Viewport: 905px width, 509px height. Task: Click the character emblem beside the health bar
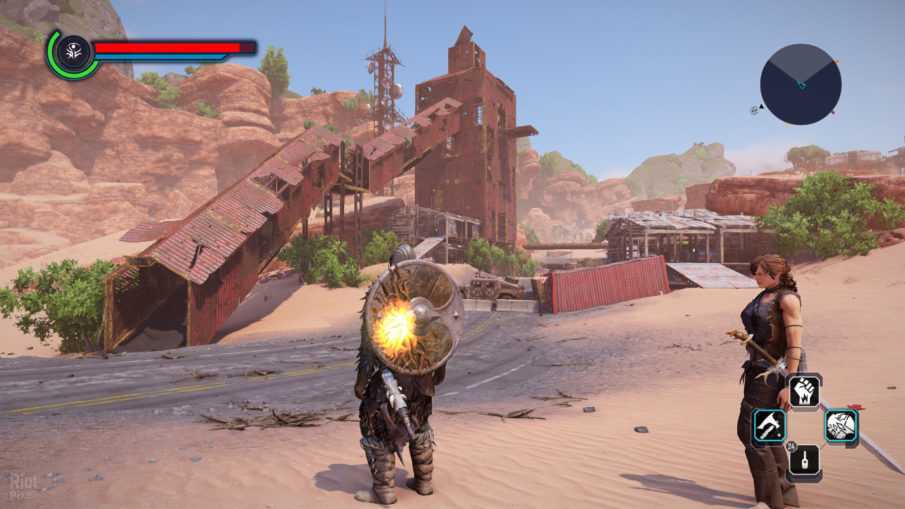point(73,53)
